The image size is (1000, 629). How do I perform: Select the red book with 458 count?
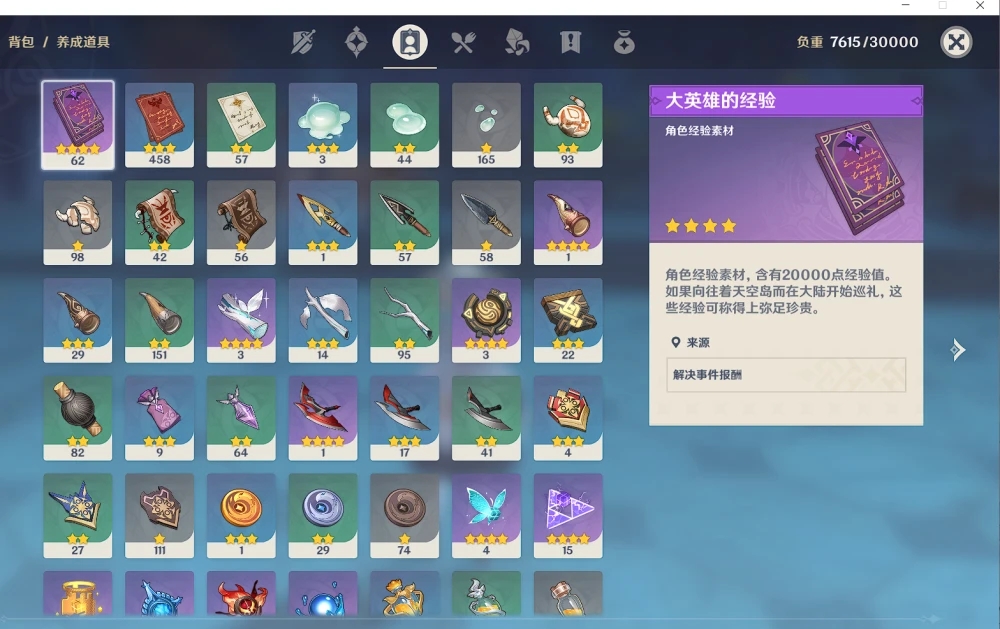159,124
